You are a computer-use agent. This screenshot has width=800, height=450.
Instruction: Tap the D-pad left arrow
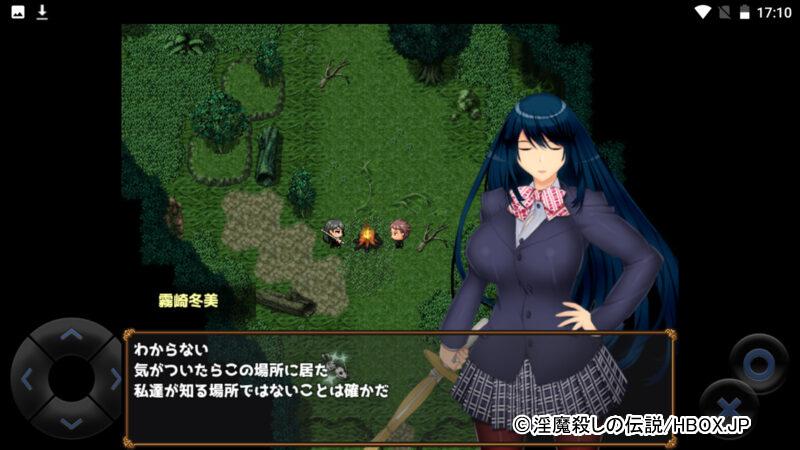click(27, 379)
